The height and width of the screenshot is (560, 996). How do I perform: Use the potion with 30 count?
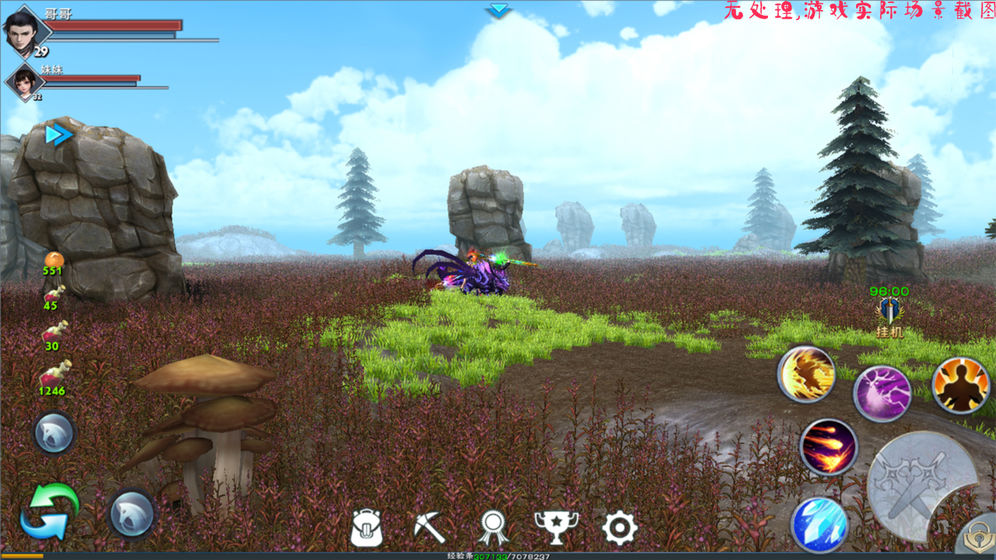coord(52,331)
